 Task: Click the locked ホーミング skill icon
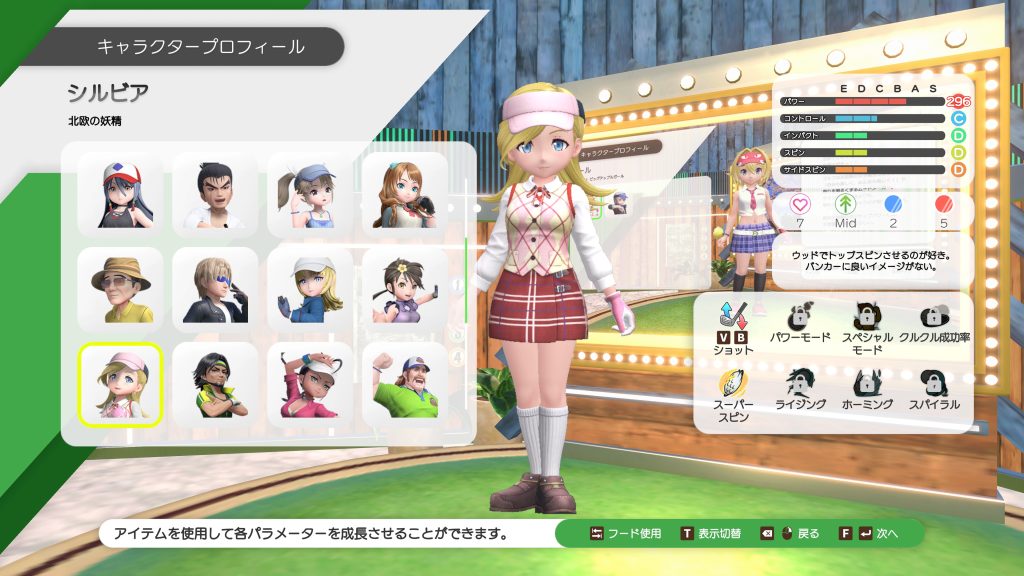867,389
